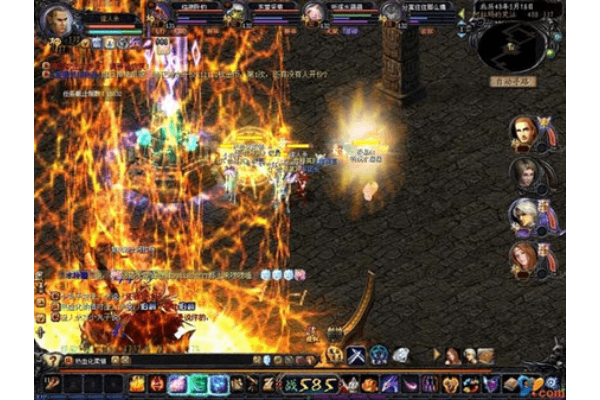Open the circular minimap
The height and width of the screenshot is (400, 600).
pyautogui.click(x=513, y=42)
